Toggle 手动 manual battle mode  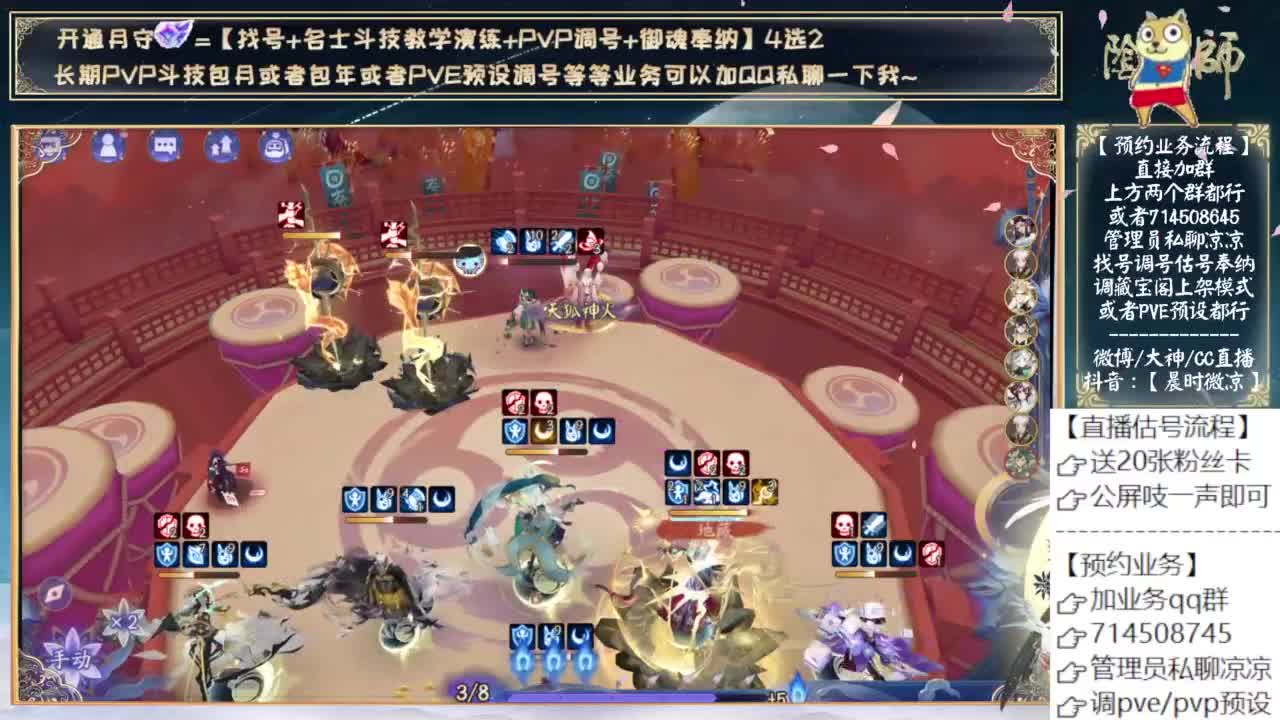(70, 658)
